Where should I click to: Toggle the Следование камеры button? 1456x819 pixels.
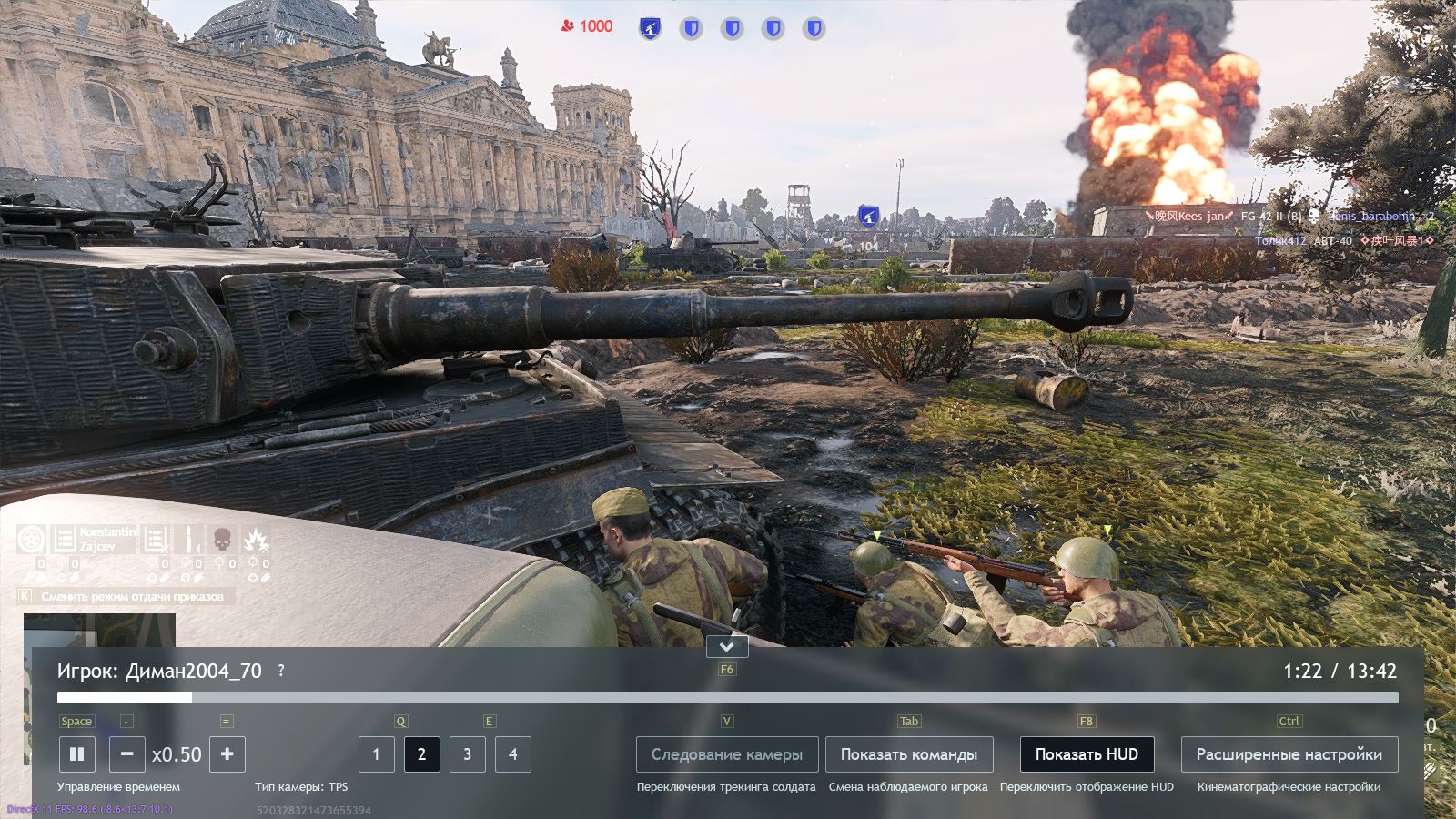coord(727,754)
